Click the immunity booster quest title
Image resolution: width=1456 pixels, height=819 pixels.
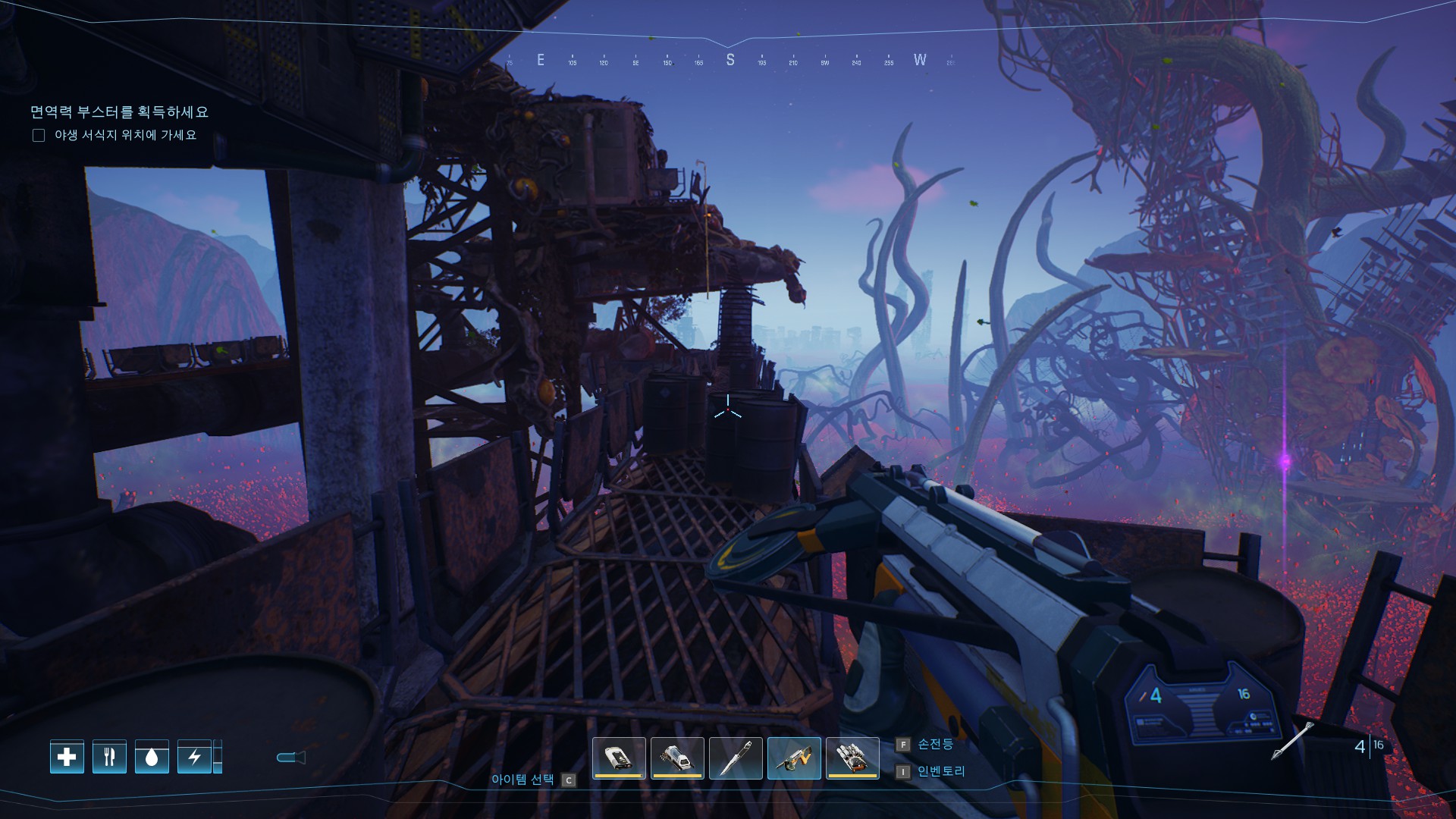tap(119, 112)
